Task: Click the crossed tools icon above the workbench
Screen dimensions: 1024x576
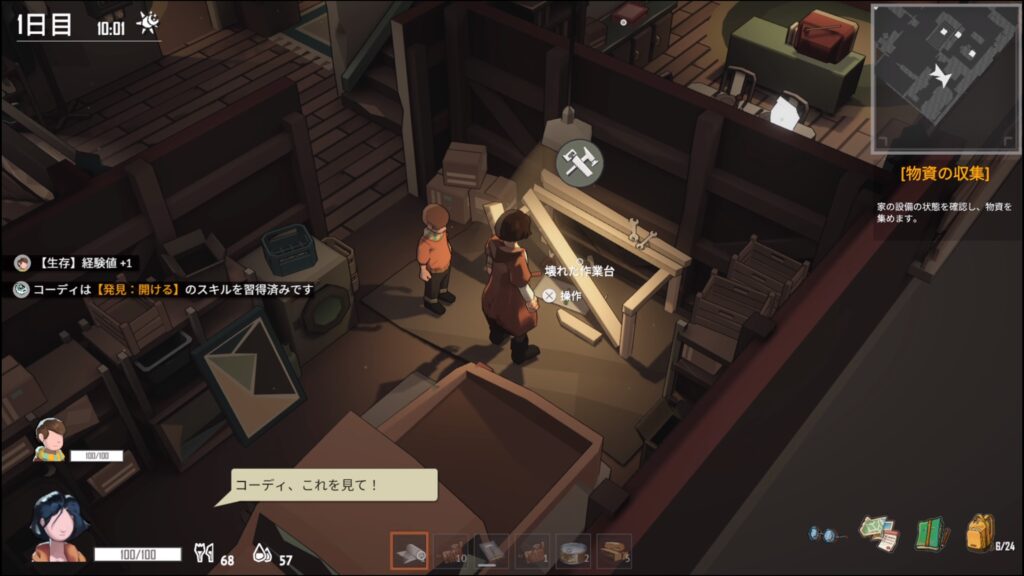Action: (578, 163)
